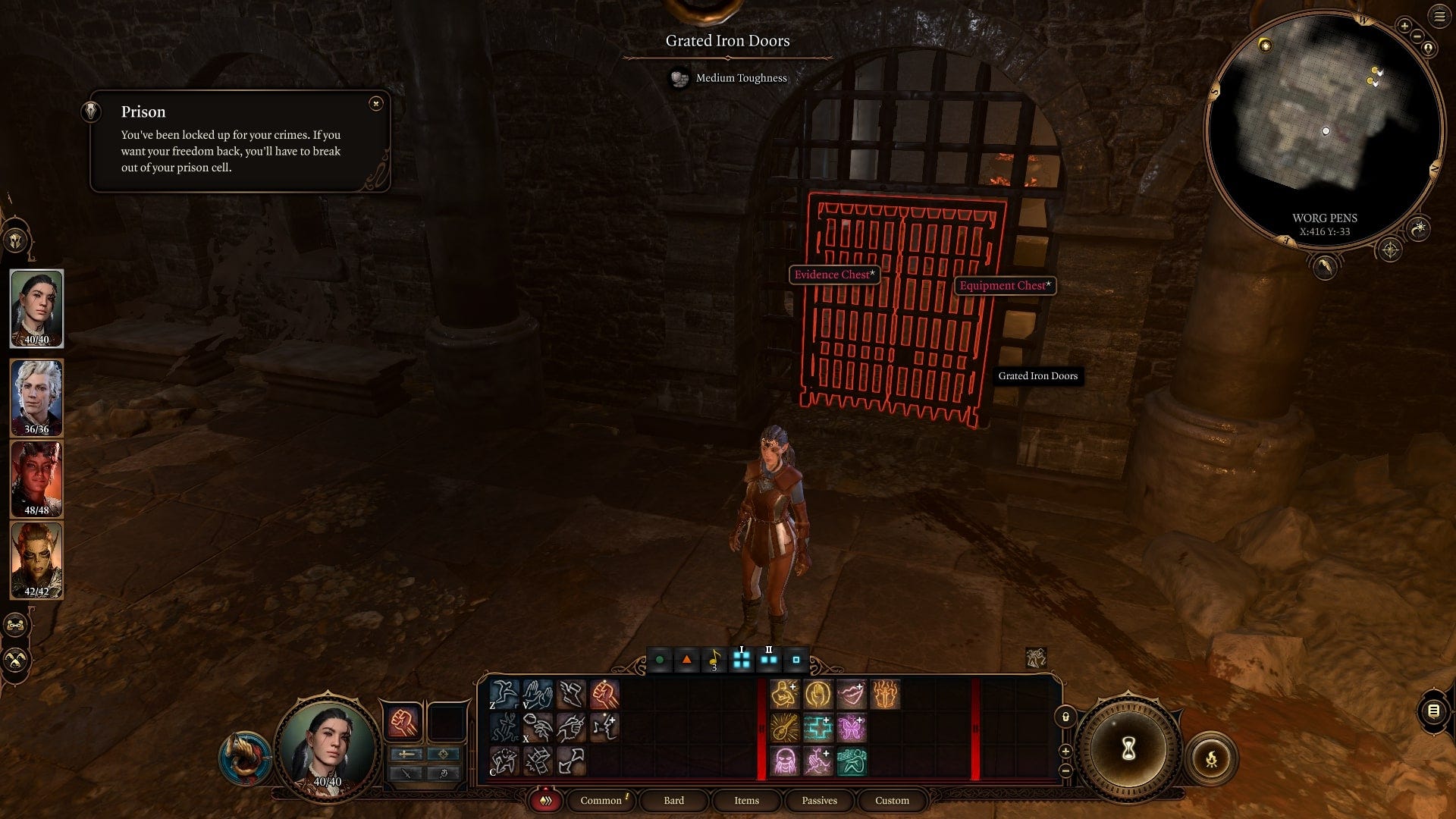
Task: Open the Items hotbar tab
Action: tap(746, 800)
